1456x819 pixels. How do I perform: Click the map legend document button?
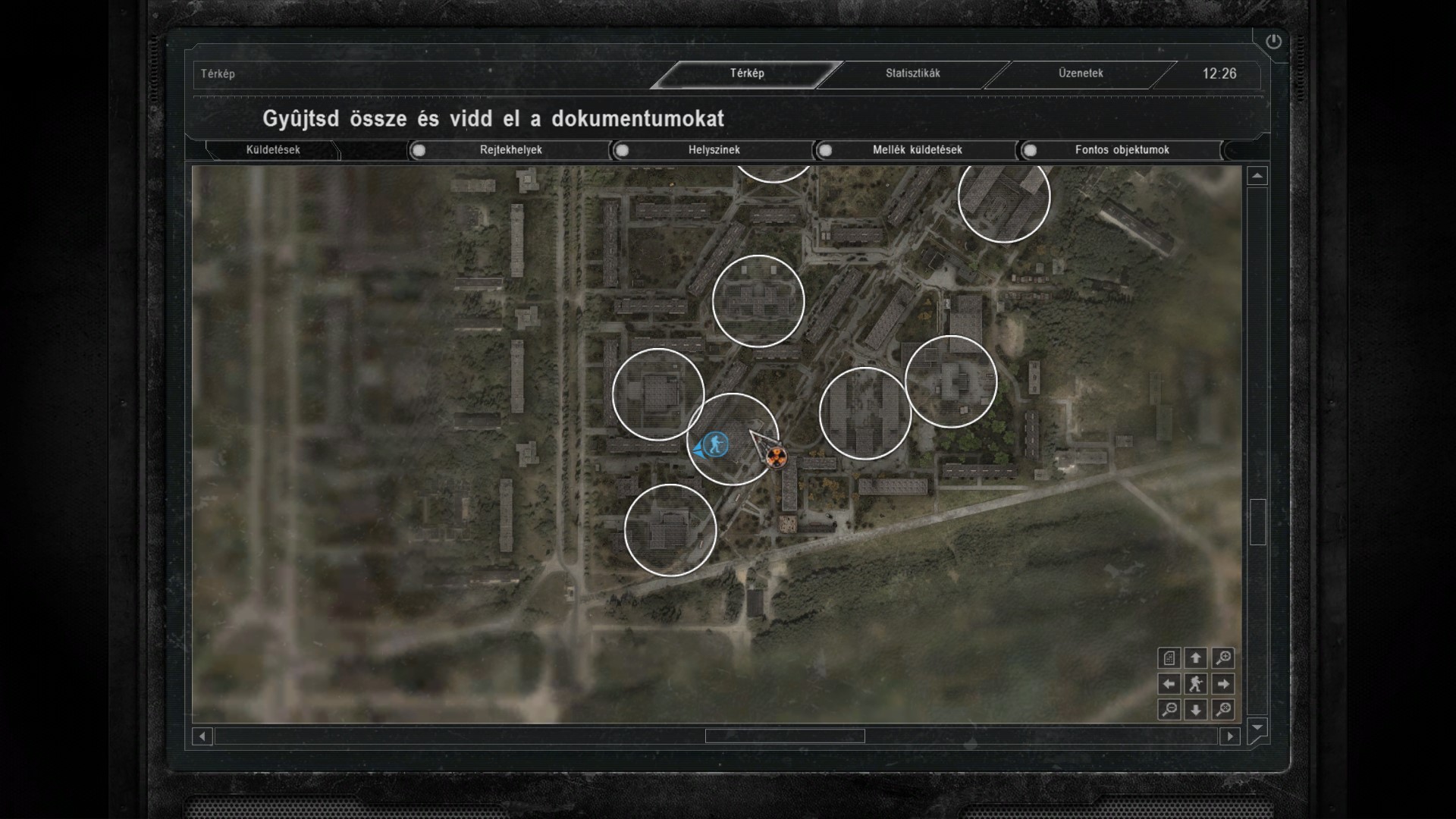tap(1169, 657)
